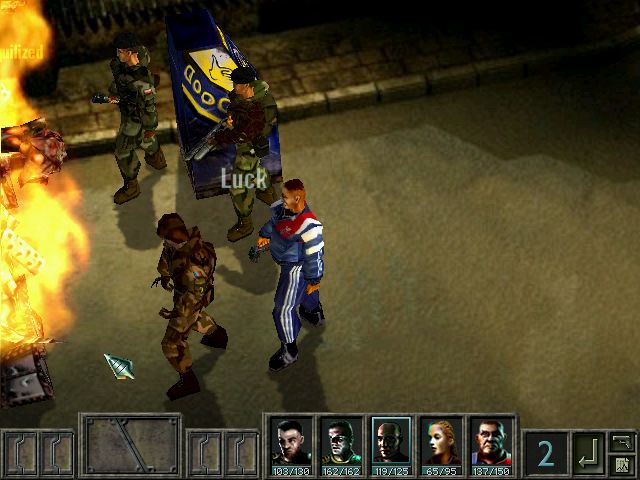Select the squad portrait with 162/162 health
Image resolution: width=640 pixels, height=480 pixels.
click(341, 443)
